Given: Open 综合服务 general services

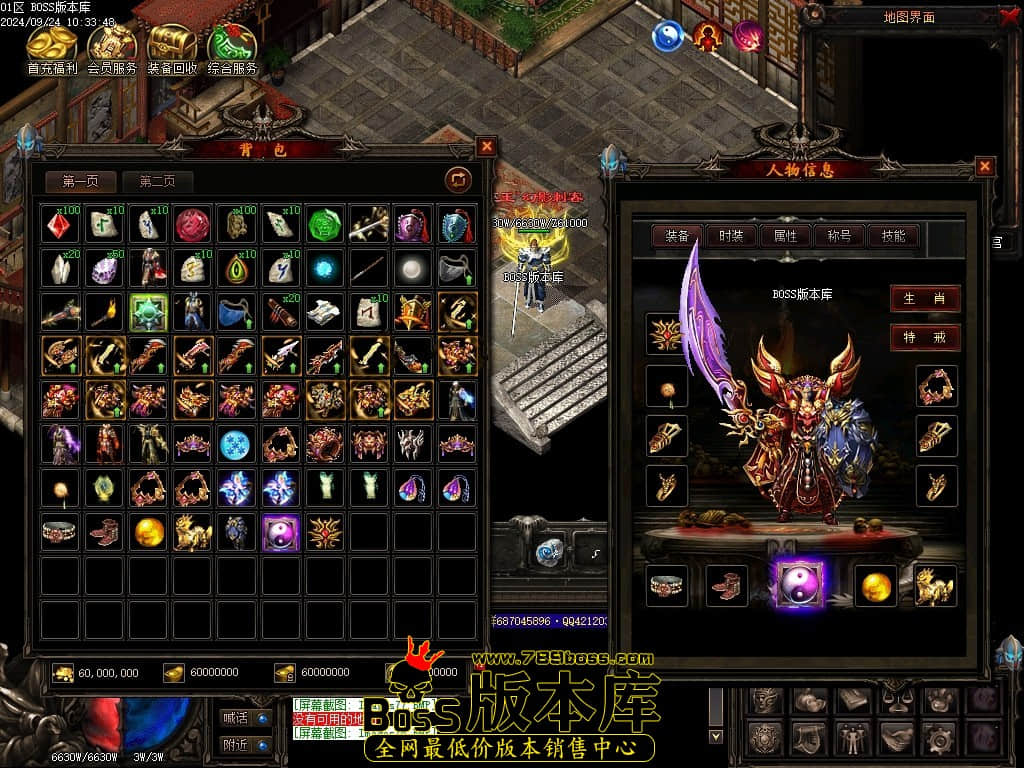Looking at the screenshot, I should pyautogui.click(x=232, y=48).
